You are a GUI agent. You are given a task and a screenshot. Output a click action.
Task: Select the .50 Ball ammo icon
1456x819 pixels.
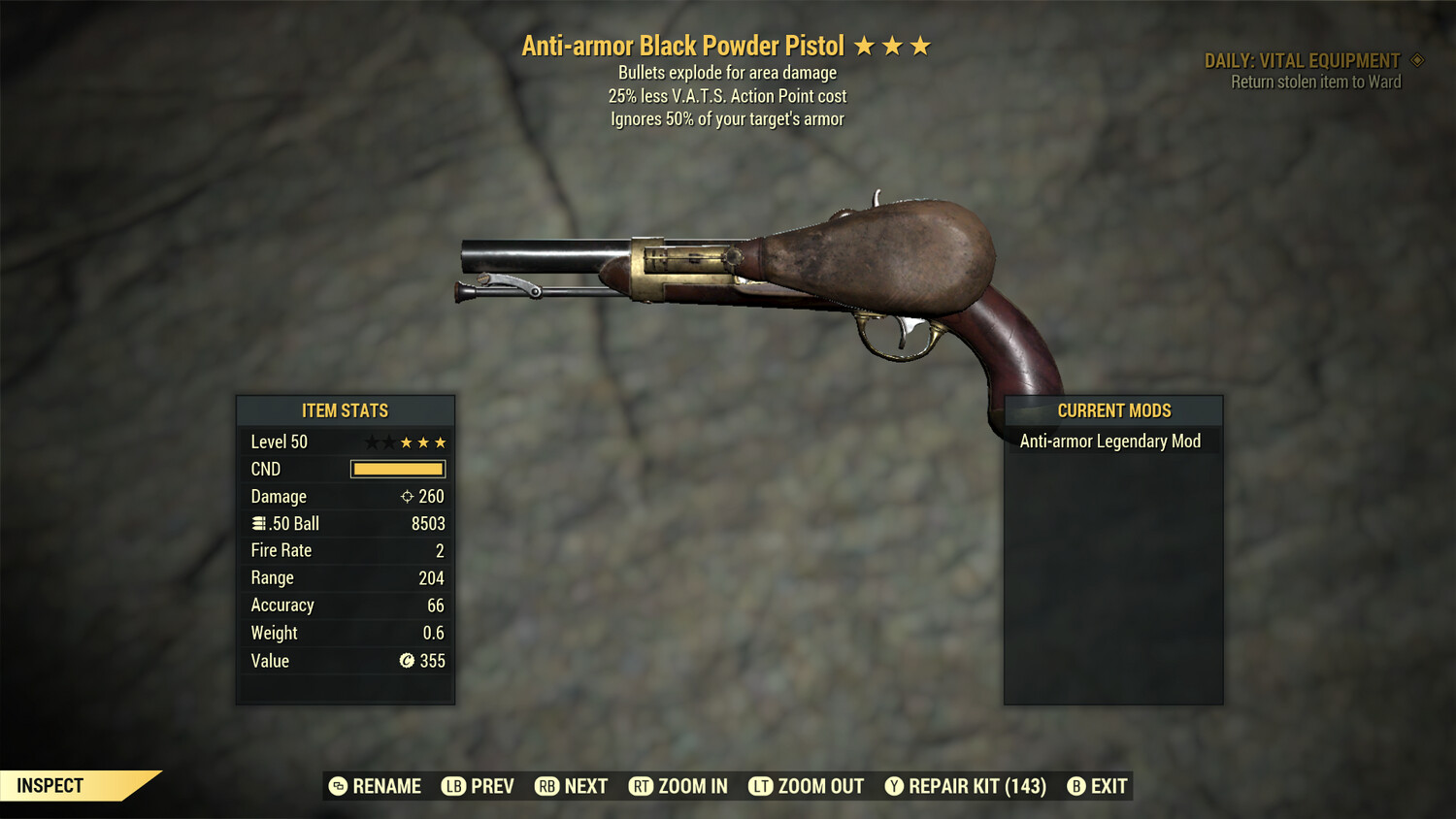(259, 523)
